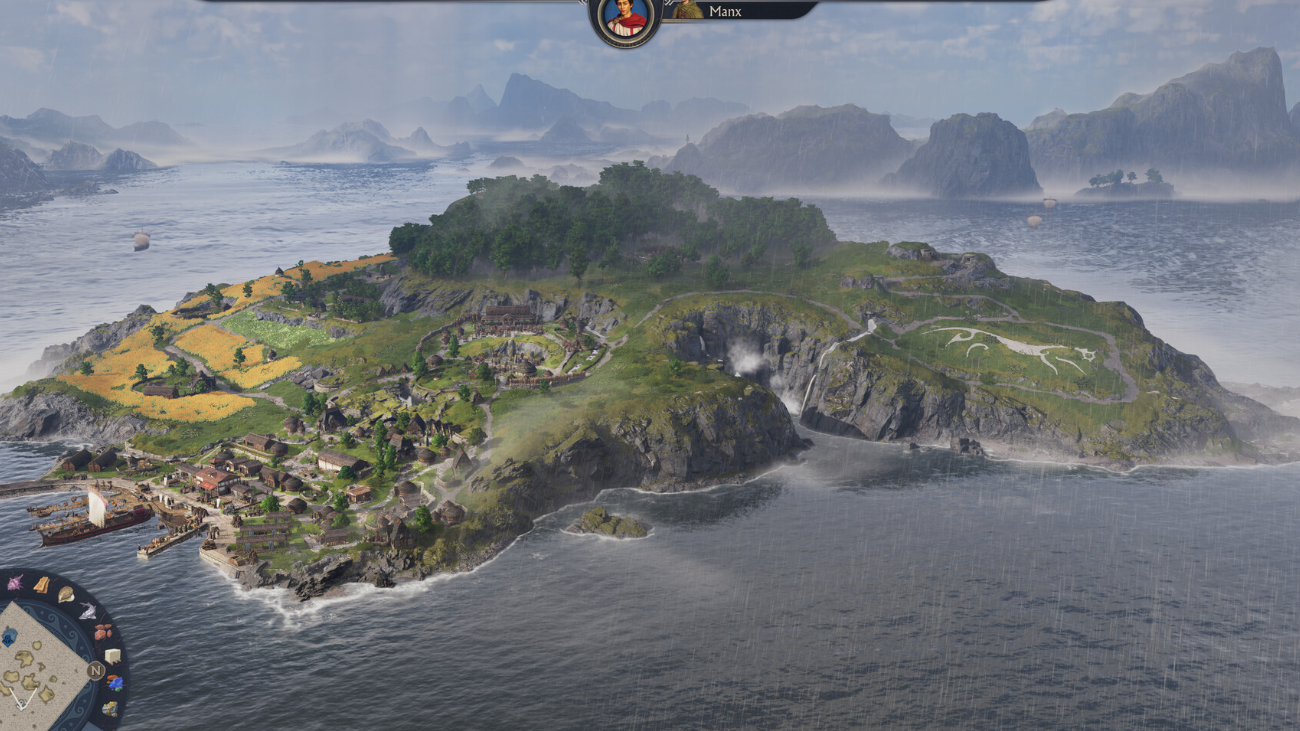Screen dimensions: 1300x731
Task: Open the governor portrait in the red toga
Action: click(626, 18)
